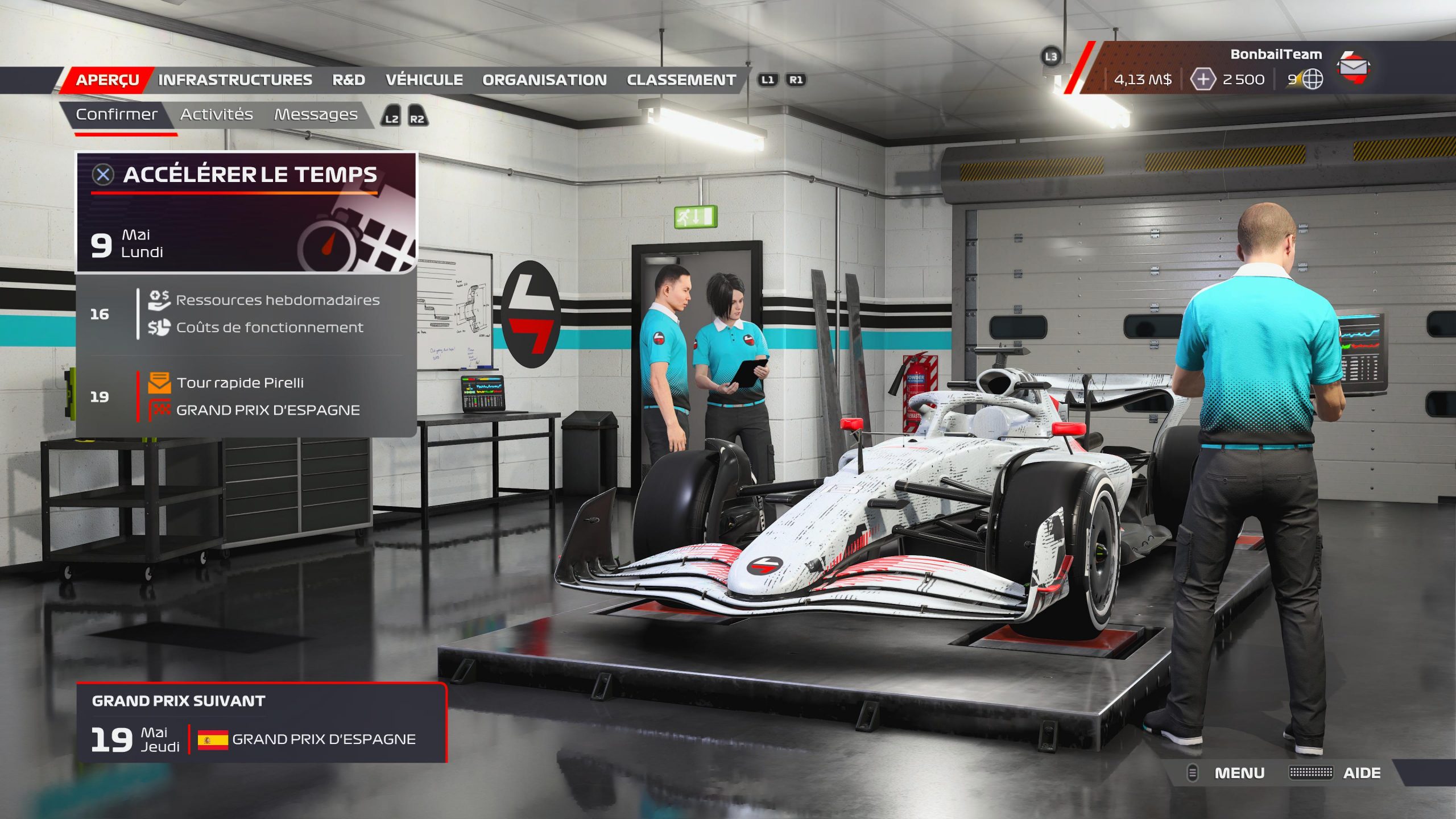Click the Accélérer le temps panel
Screen dimensions: 1456x819
pyautogui.click(x=247, y=212)
